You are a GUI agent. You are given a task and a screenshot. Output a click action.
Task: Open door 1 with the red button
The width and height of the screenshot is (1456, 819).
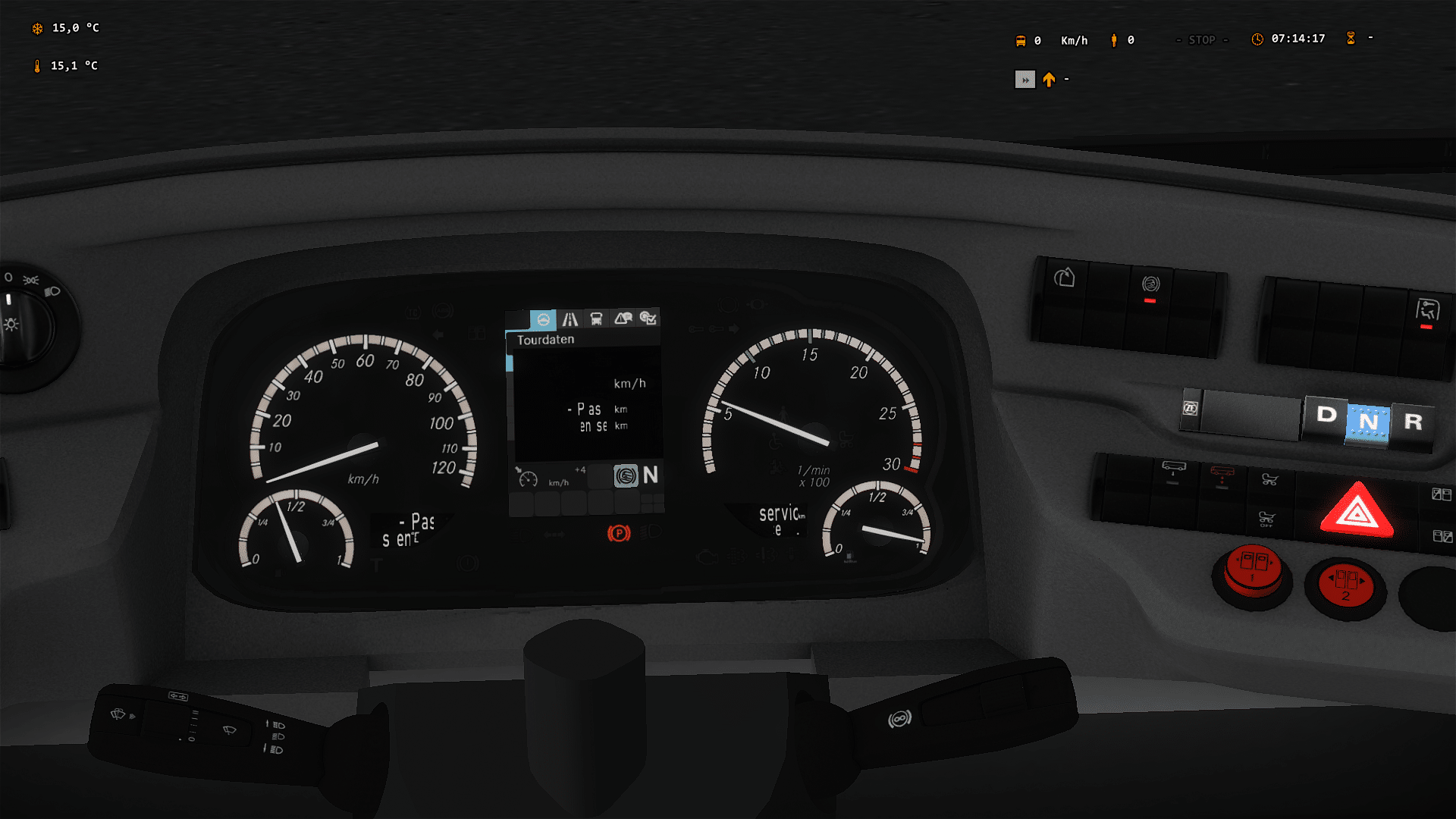[x=1253, y=570]
